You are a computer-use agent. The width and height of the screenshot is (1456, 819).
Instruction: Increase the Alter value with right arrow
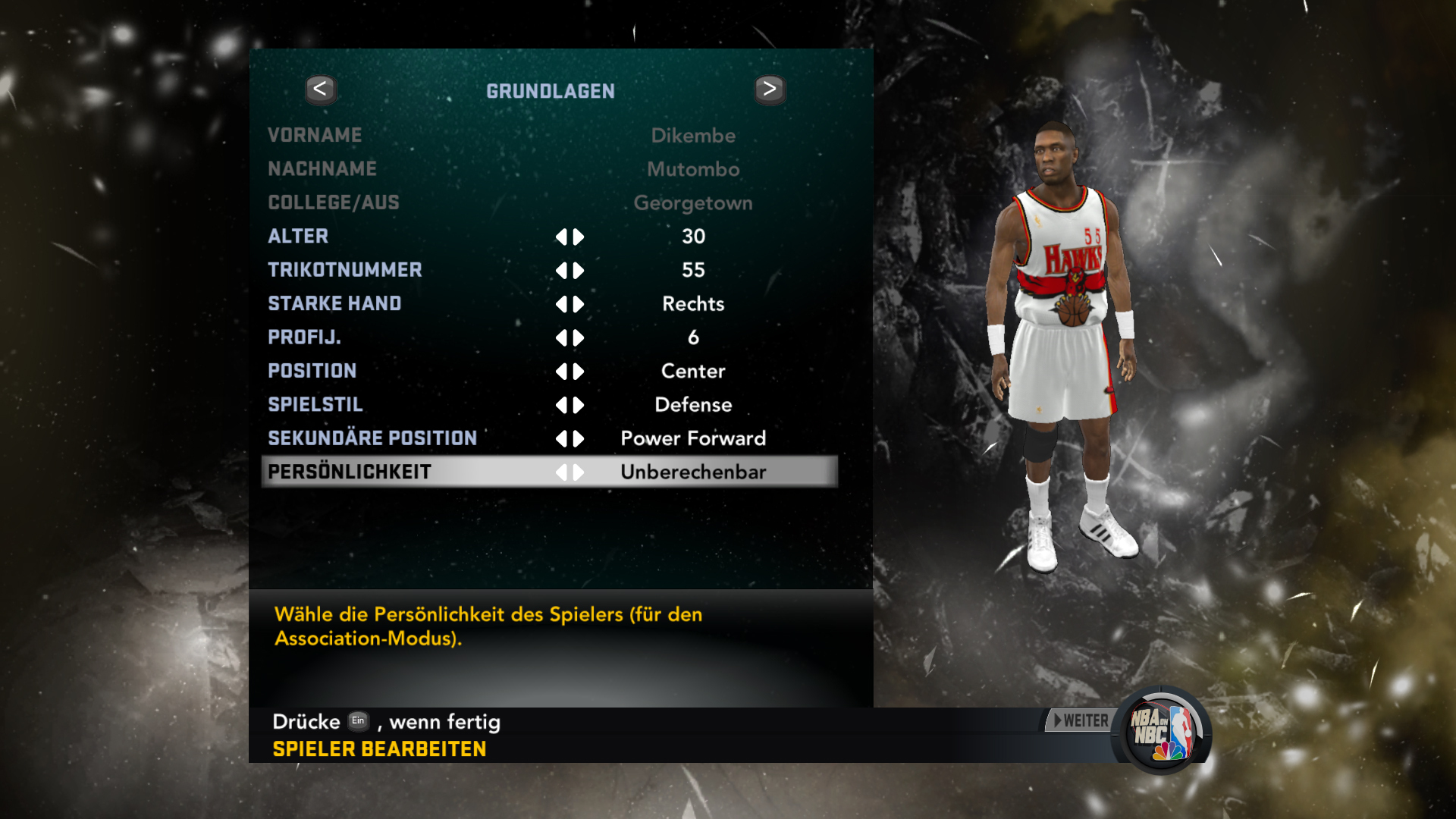[x=579, y=237]
